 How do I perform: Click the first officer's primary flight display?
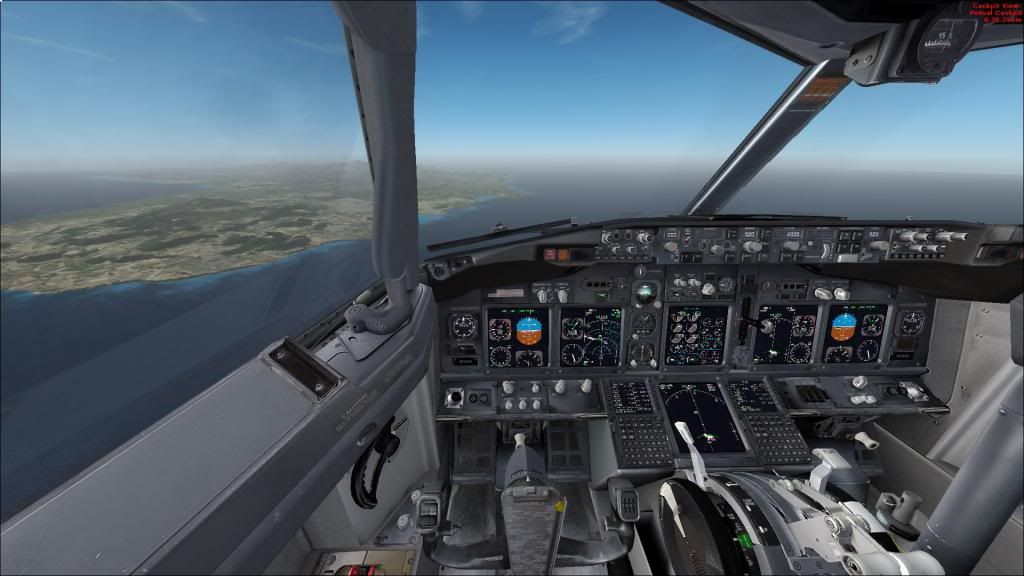(854, 334)
